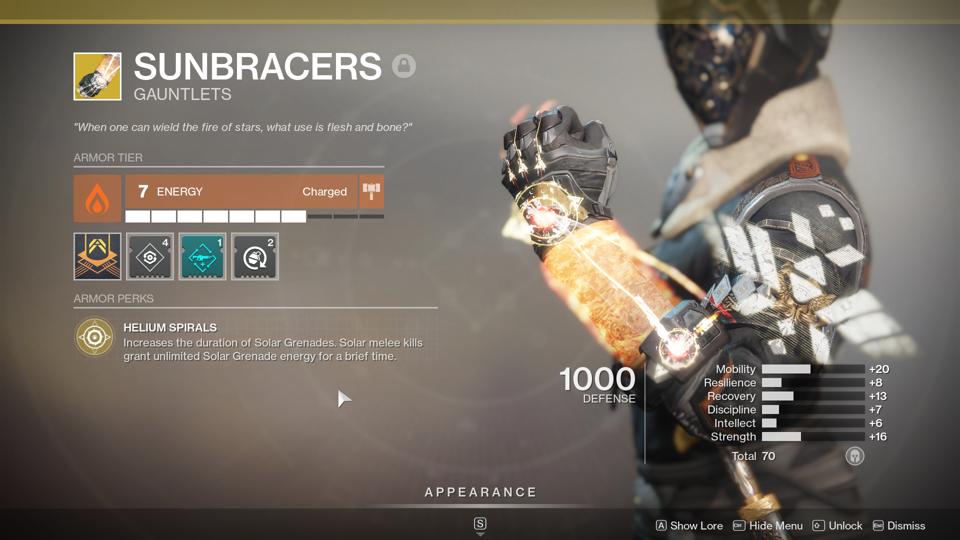960x540 pixels.
Task: Choose the teal rifle mod slot
Action: click(x=202, y=257)
